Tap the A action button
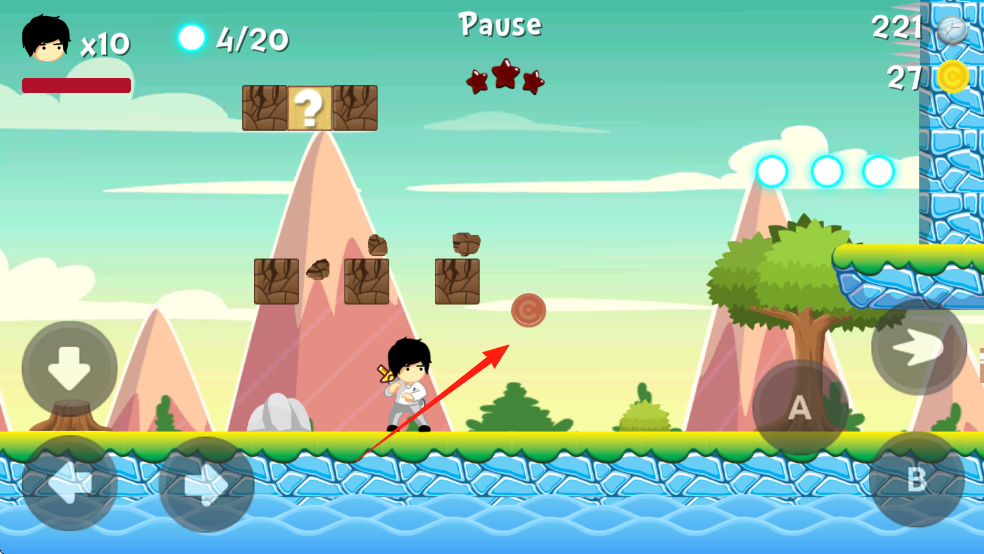984x554 pixels. pos(800,408)
